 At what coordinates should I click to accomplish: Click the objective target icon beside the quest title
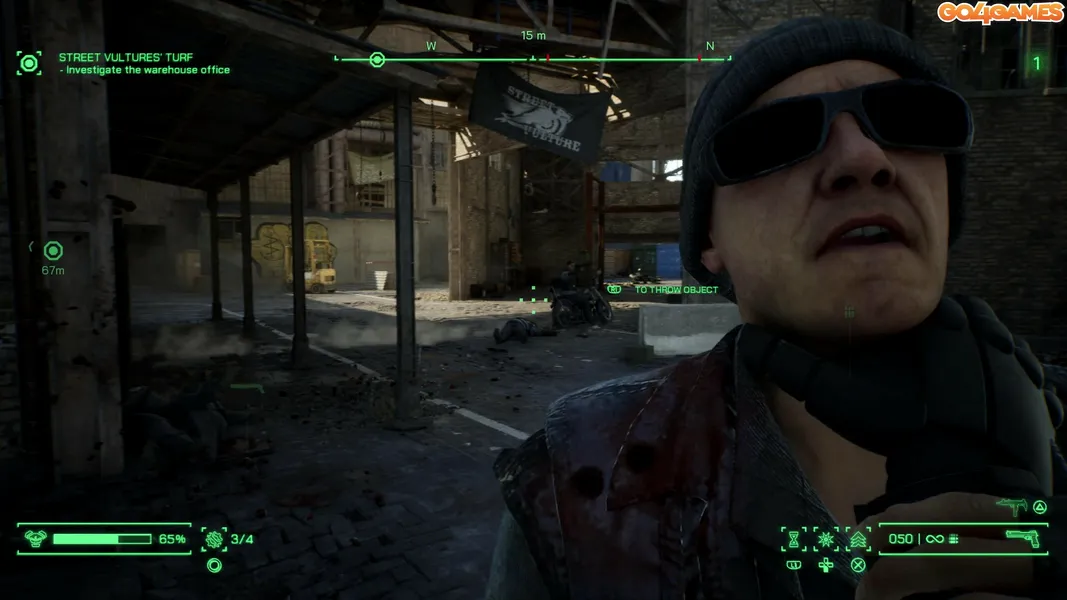[x=29, y=64]
